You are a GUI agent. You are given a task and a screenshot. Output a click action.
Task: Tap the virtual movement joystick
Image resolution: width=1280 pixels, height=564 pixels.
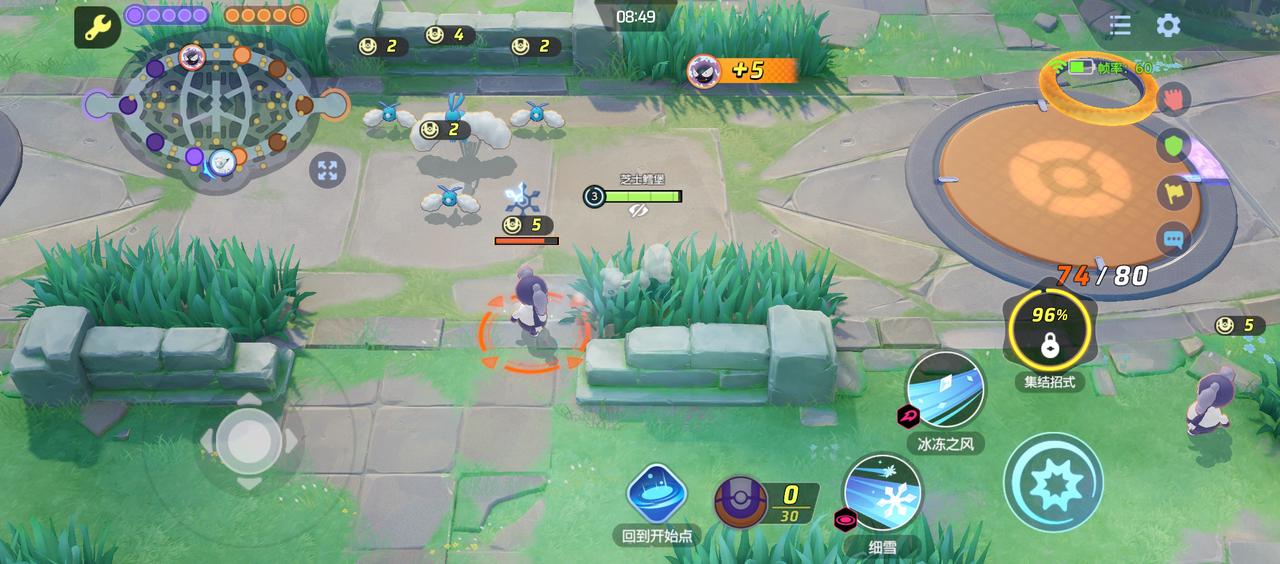point(248,441)
